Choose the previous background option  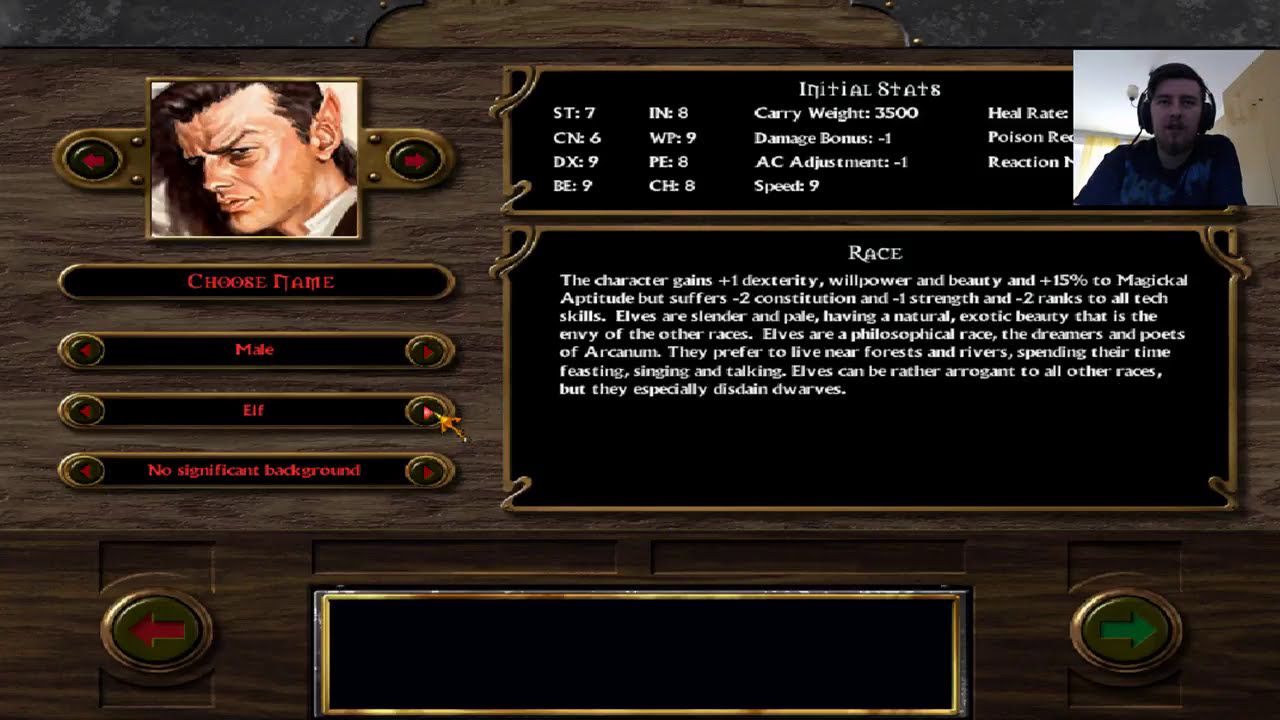[86, 471]
